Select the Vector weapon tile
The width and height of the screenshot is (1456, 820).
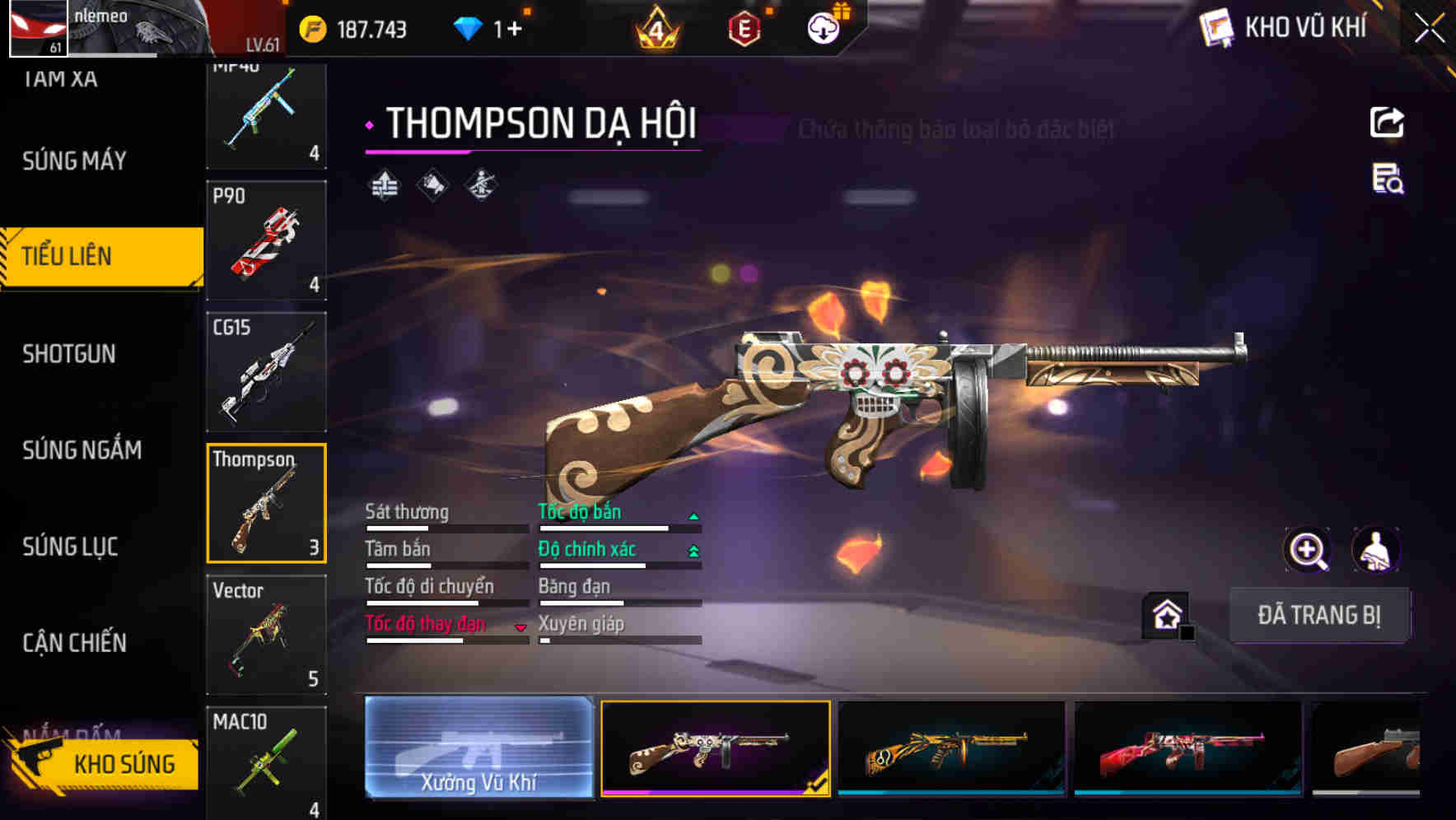(266, 635)
